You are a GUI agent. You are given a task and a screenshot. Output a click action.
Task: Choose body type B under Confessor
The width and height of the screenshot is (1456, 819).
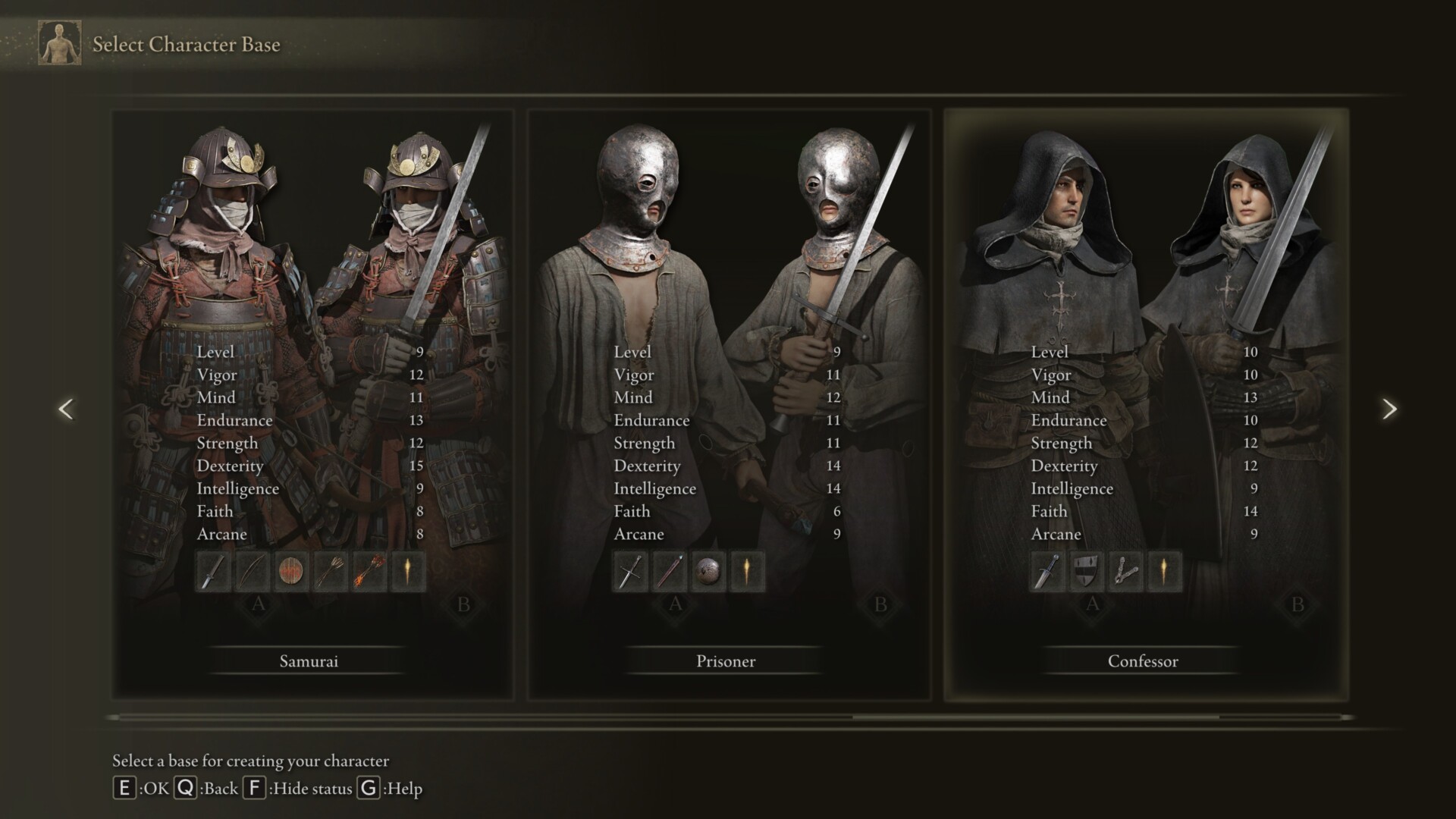pyautogui.click(x=1298, y=605)
